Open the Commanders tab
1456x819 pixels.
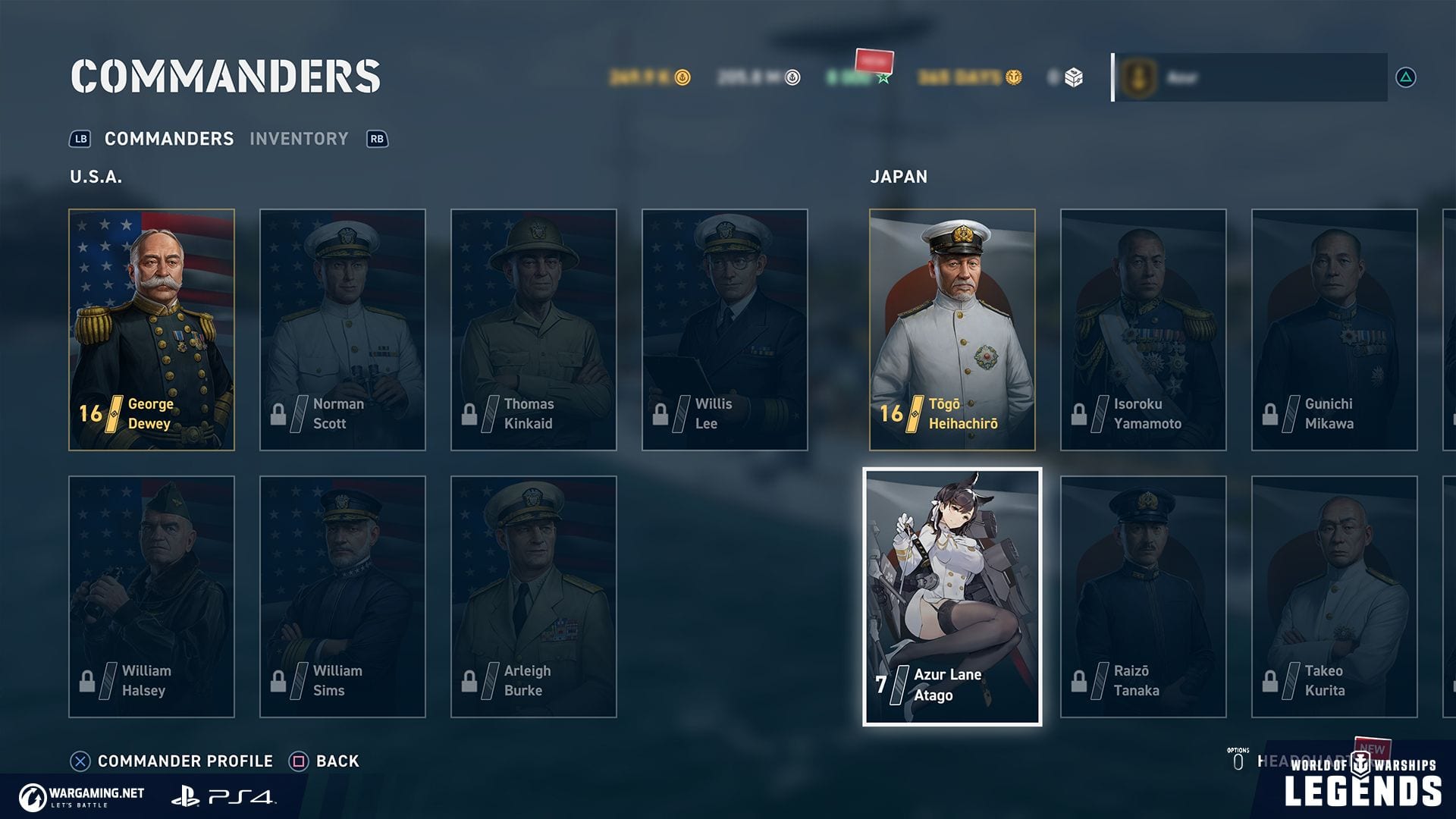click(x=168, y=139)
